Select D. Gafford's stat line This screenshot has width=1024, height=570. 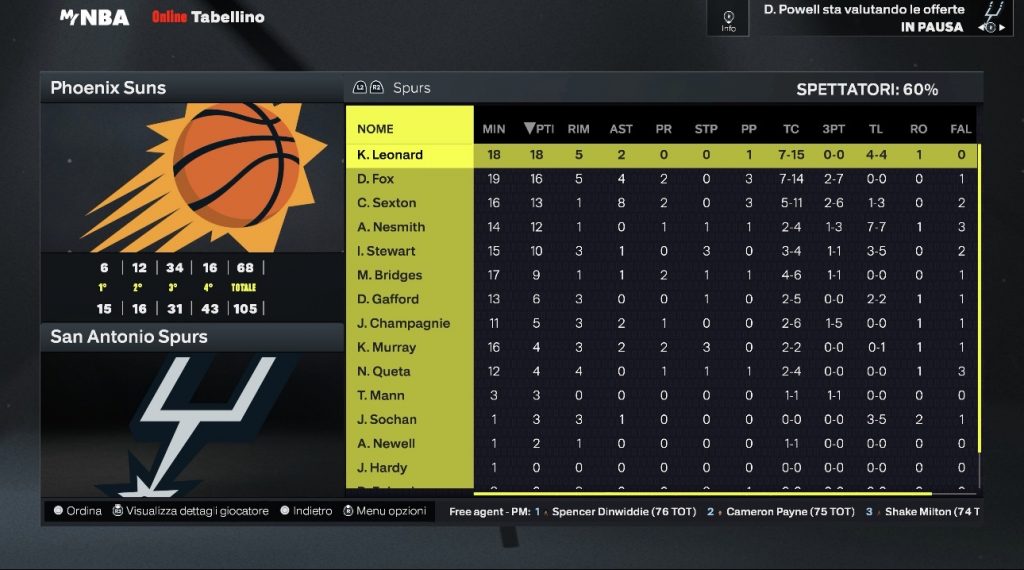(x=388, y=299)
